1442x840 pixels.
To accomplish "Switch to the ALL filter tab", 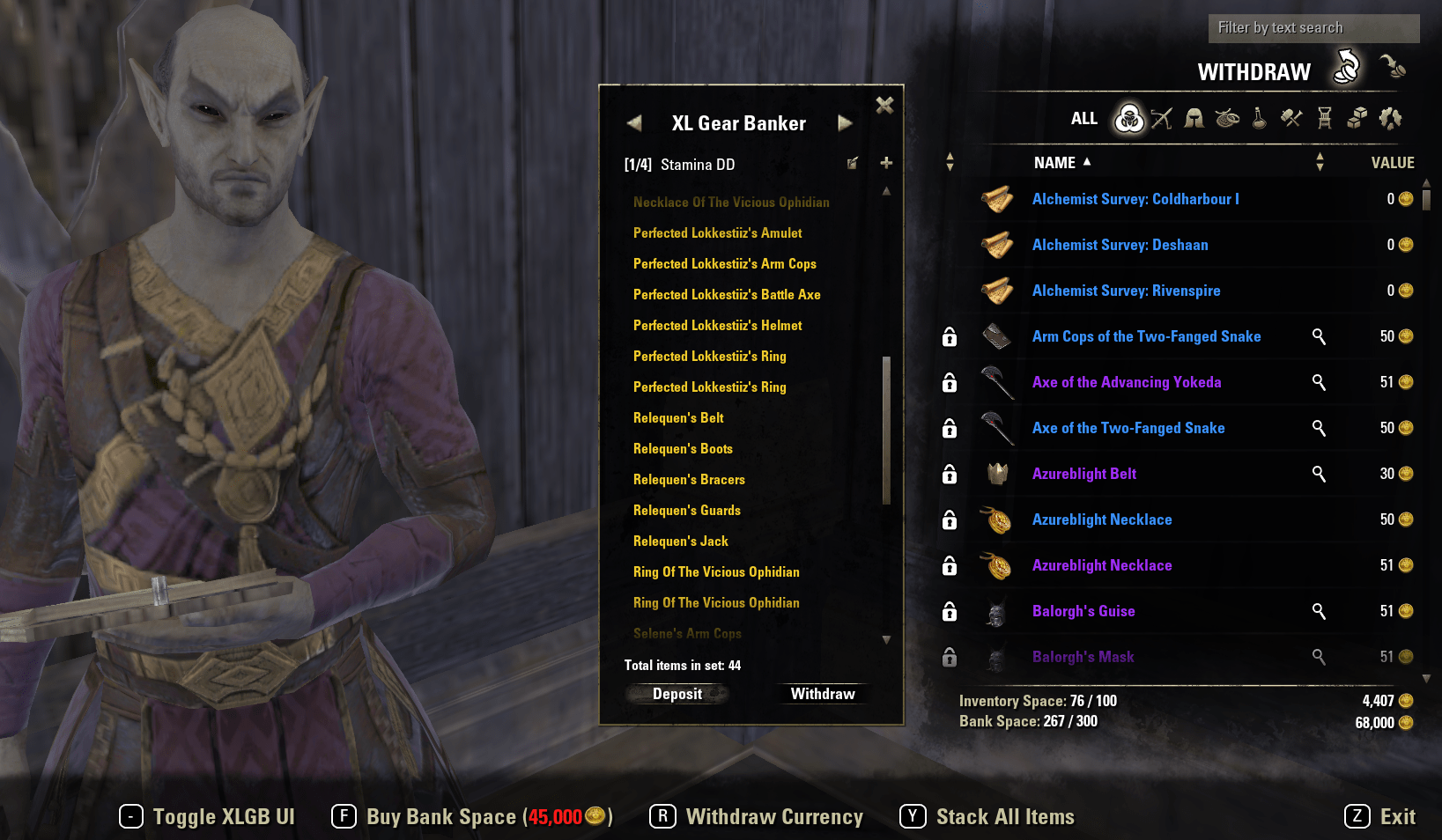I will [x=1084, y=117].
